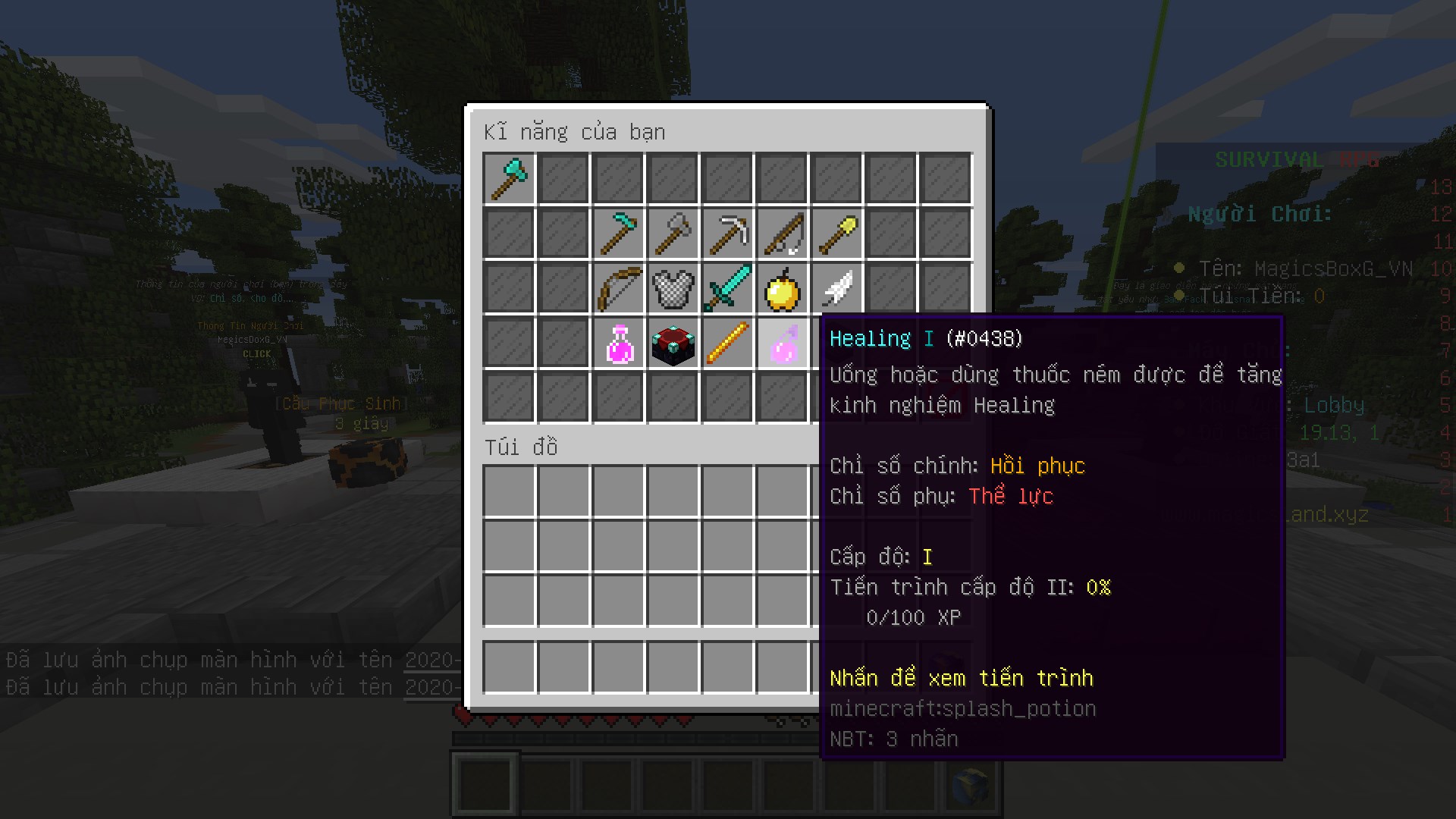Image resolution: width=1456 pixels, height=819 pixels.
Task: Click the chainmail chestplate skill icon
Action: coord(673,288)
